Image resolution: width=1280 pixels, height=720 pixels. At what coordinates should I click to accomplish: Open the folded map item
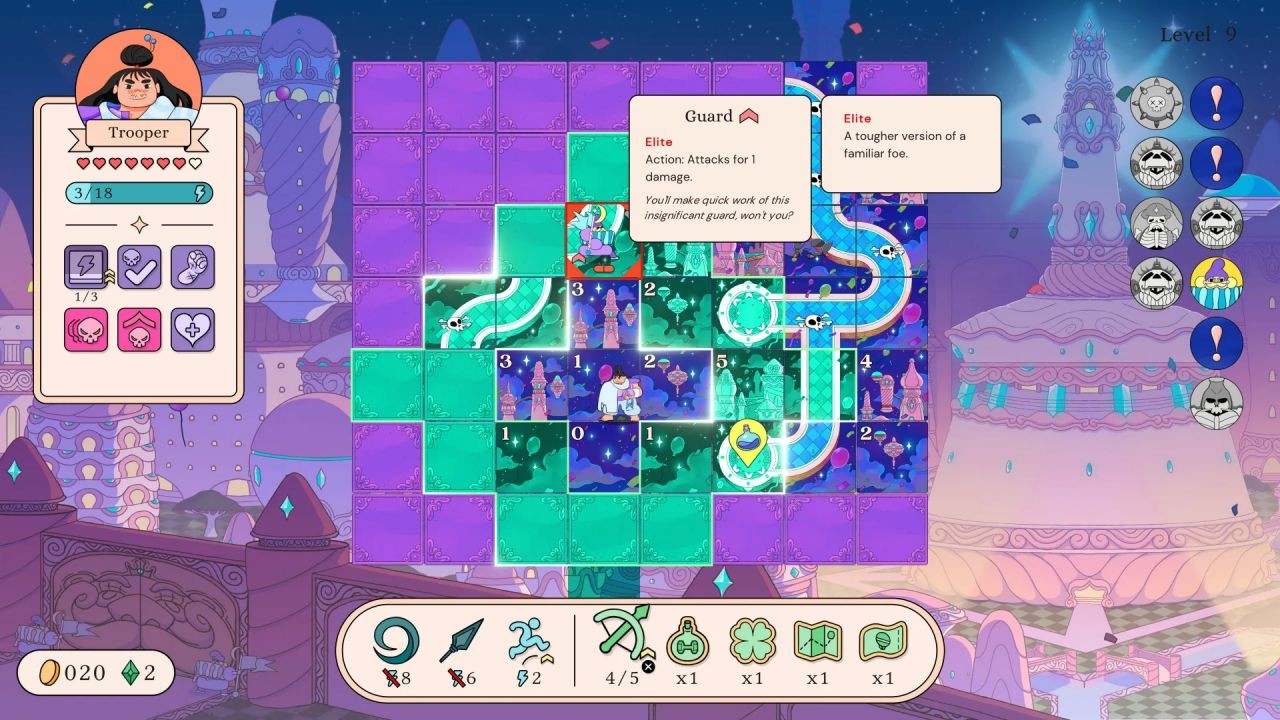point(818,641)
